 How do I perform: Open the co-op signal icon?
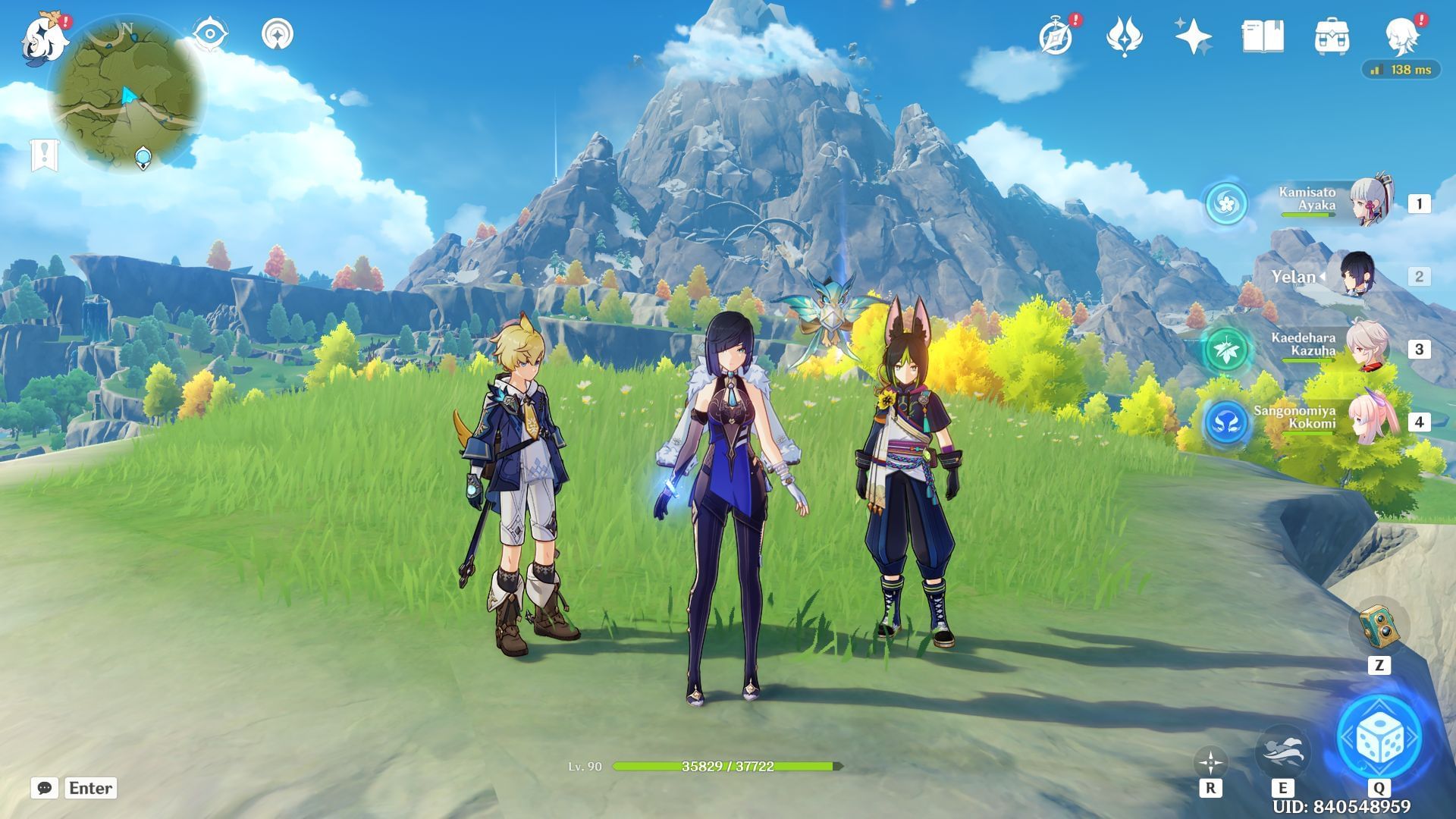click(278, 35)
